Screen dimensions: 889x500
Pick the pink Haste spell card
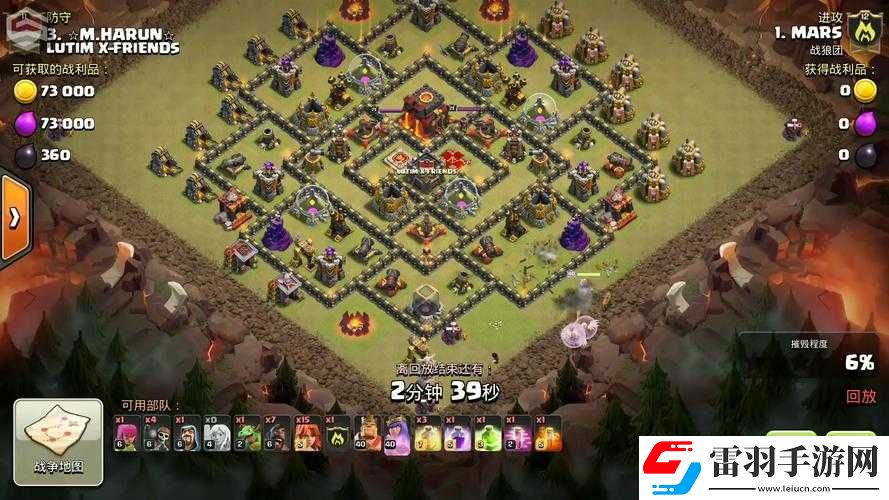518,434
